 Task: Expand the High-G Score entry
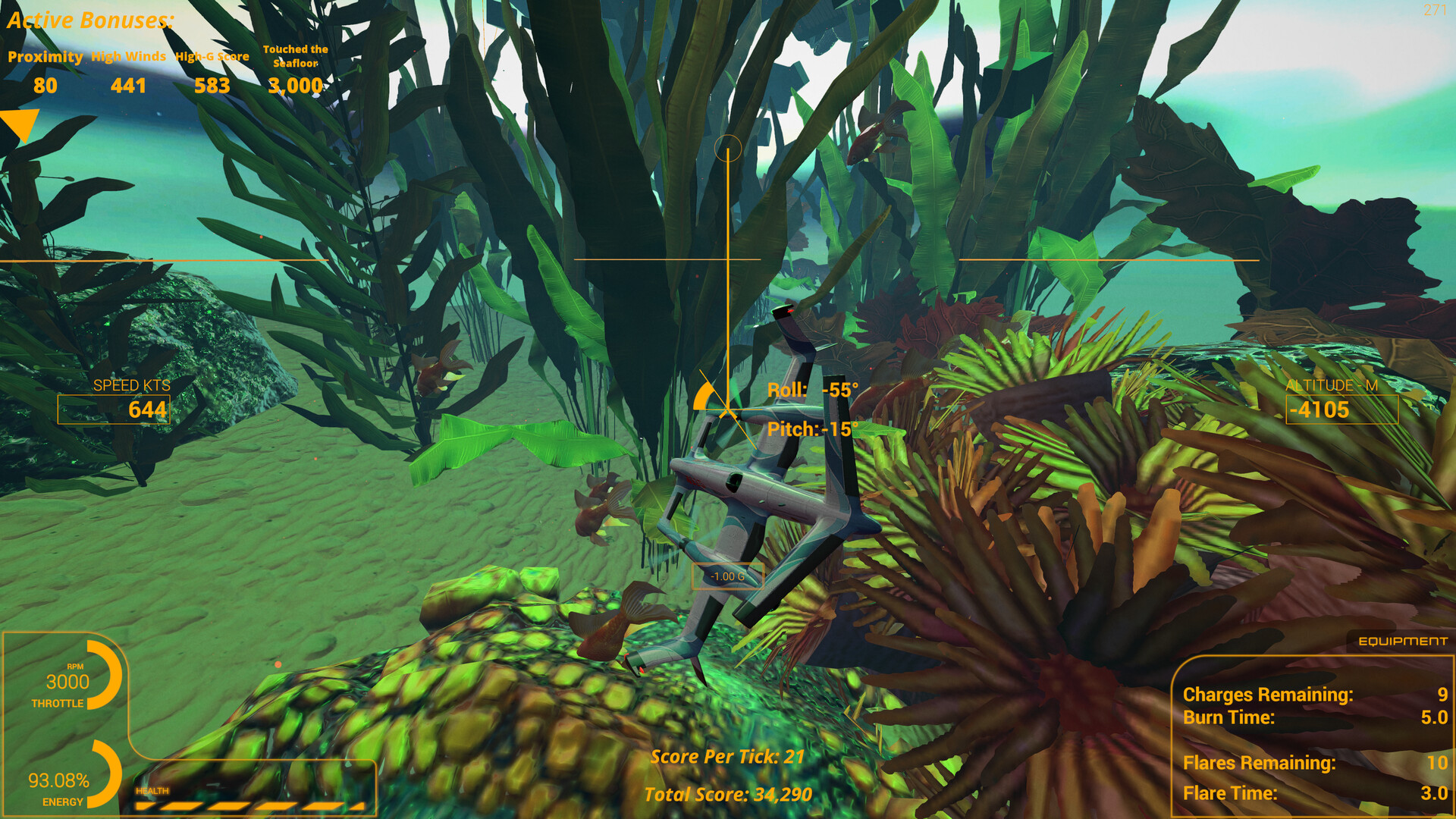click(x=211, y=72)
